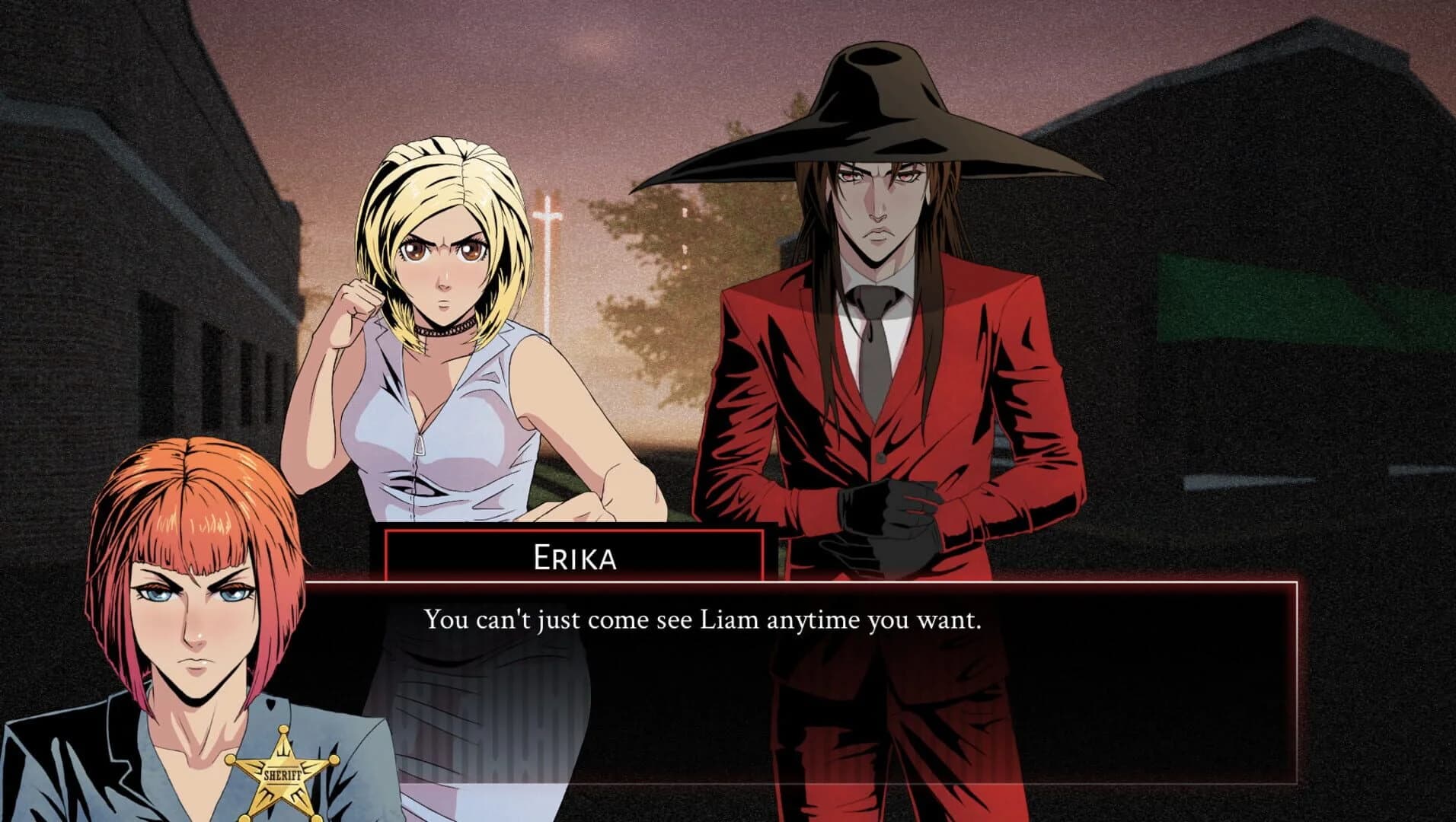Click the wide-brimmed black hat
This screenshot has width=1456, height=822.
883,99
